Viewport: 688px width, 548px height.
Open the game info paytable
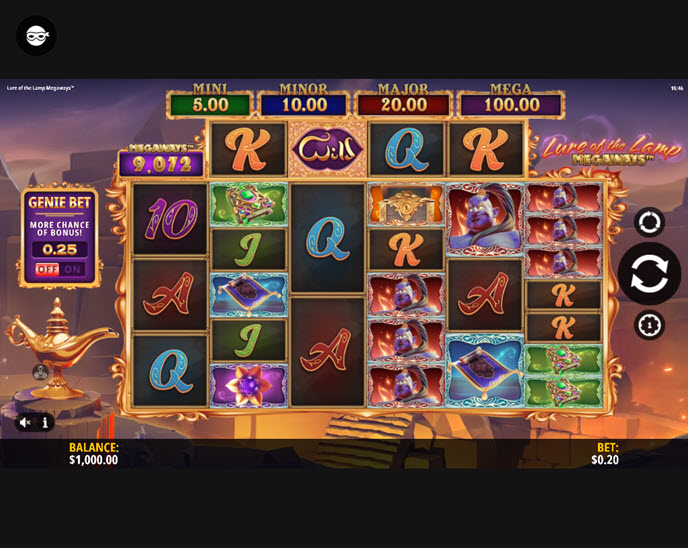[45, 423]
